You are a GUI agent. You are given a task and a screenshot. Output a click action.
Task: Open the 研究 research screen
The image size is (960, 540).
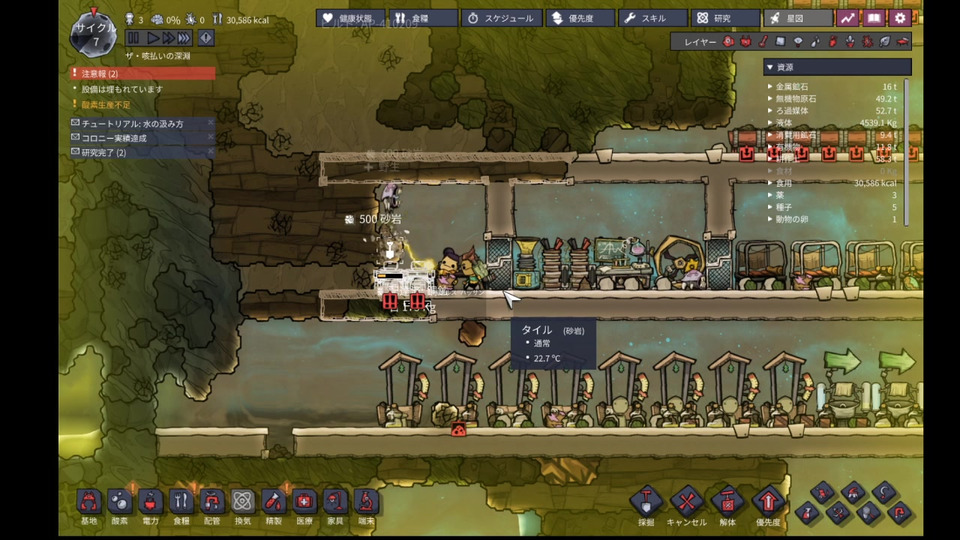point(725,18)
